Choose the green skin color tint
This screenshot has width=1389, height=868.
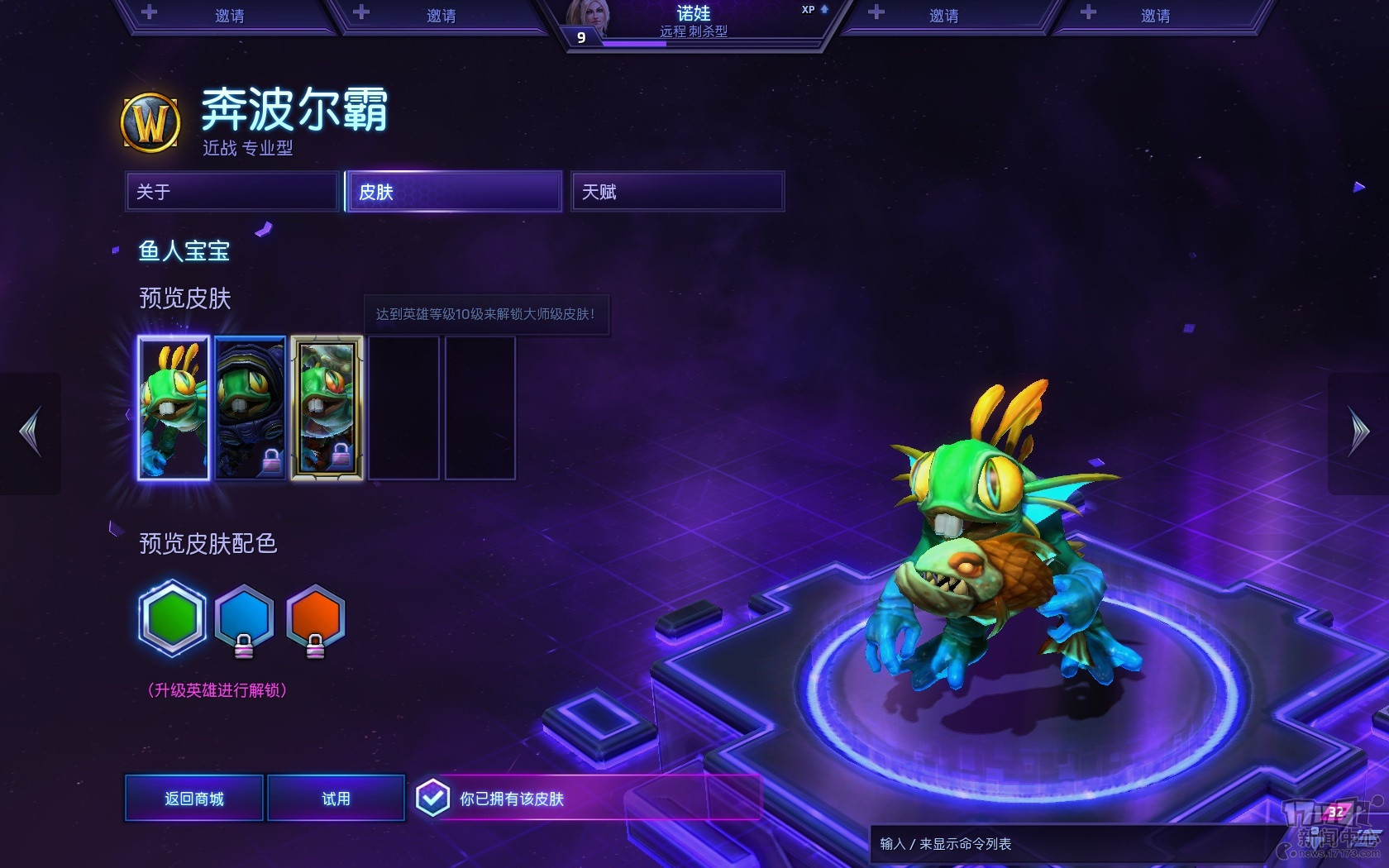tap(173, 618)
